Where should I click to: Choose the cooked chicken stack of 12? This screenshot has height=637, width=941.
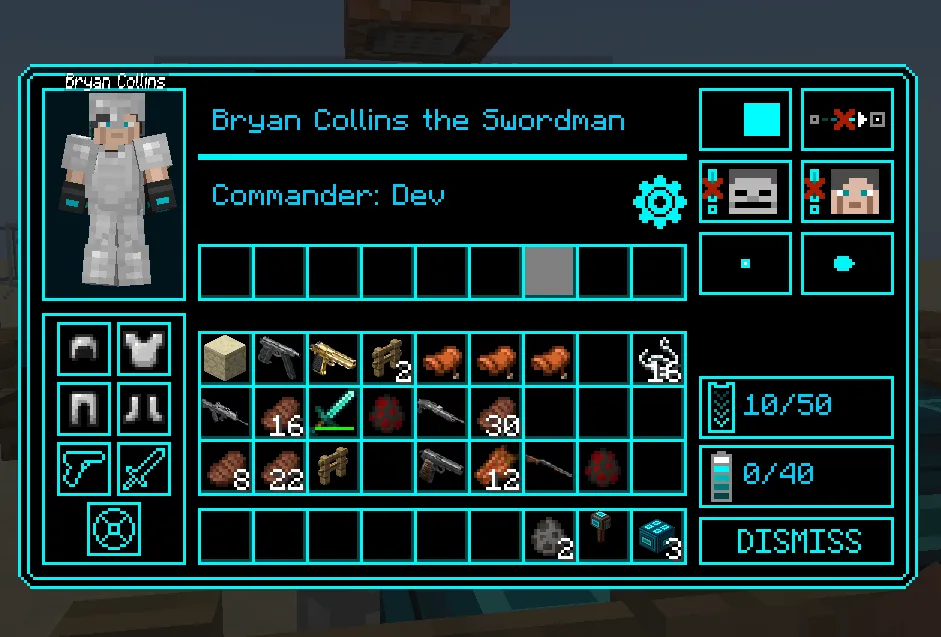[x=495, y=466]
